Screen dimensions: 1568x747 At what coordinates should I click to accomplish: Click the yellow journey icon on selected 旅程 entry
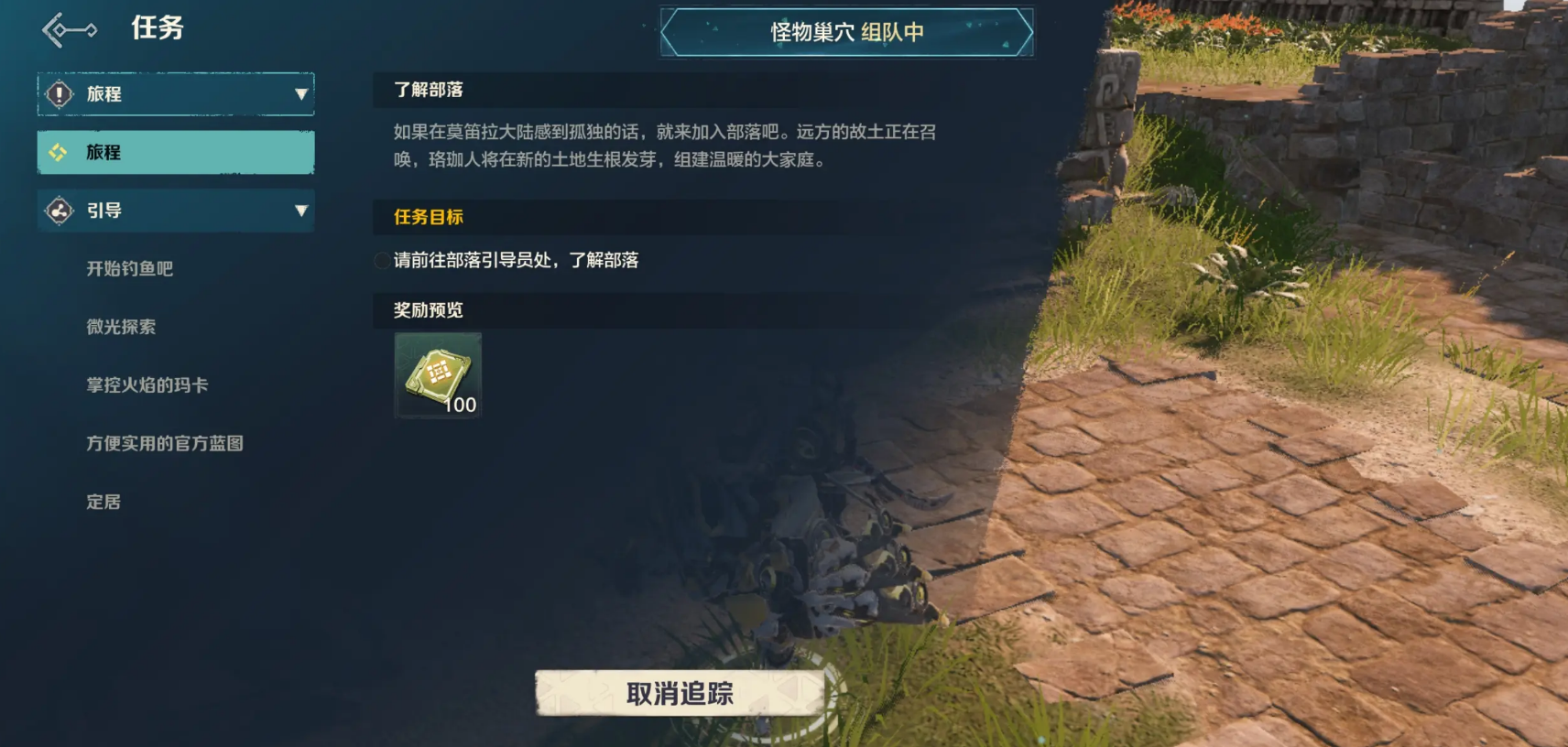click(x=58, y=152)
